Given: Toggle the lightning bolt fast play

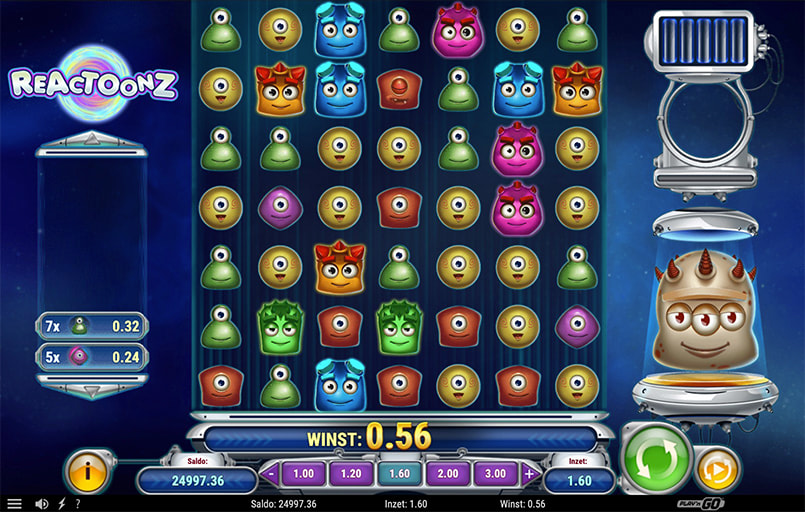Looking at the screenshot, I should 61,504.
